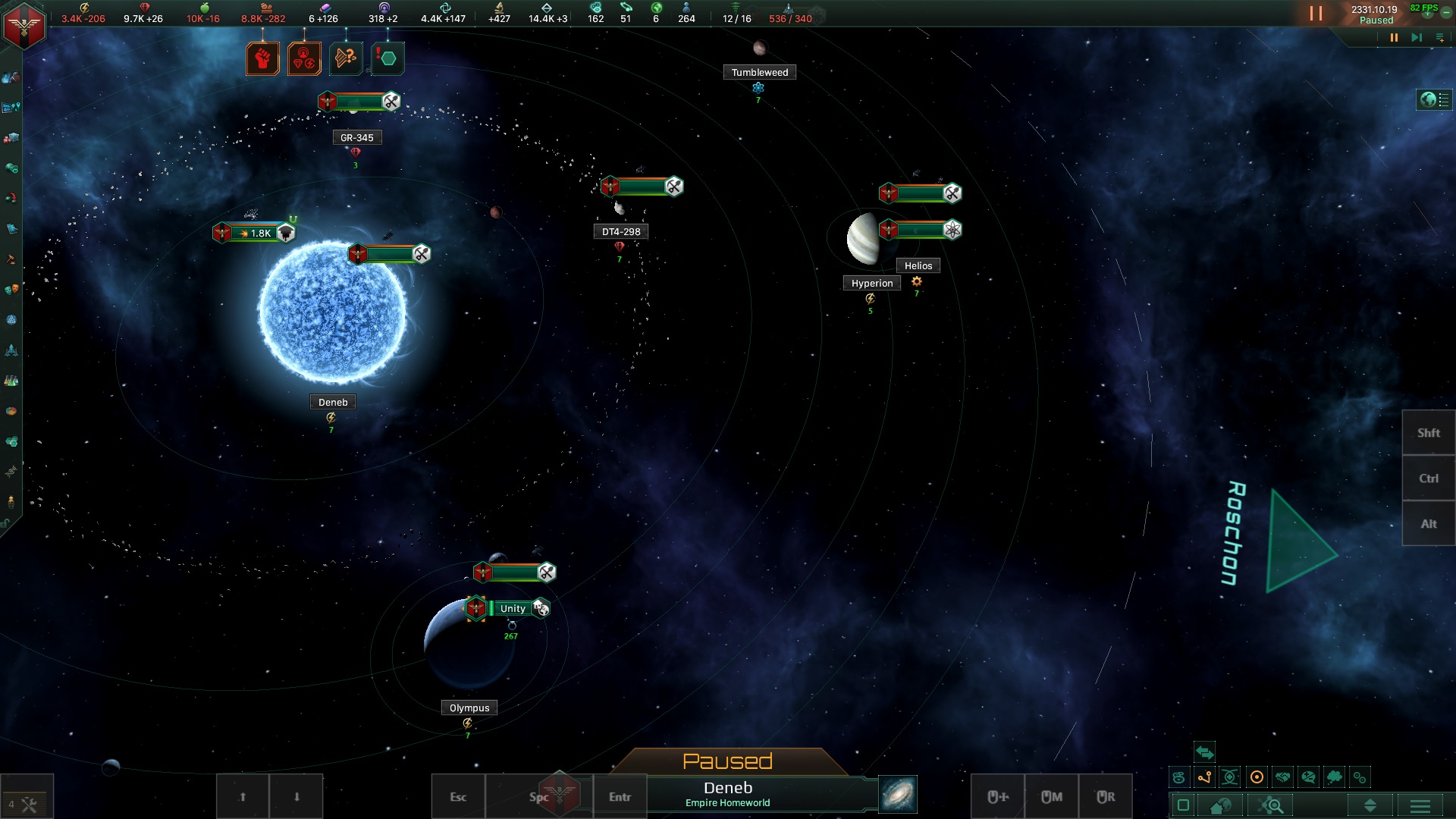1456x819 pixels.
Task: Decrease game speed with the minus button
Action: (x=1446, y=14)
